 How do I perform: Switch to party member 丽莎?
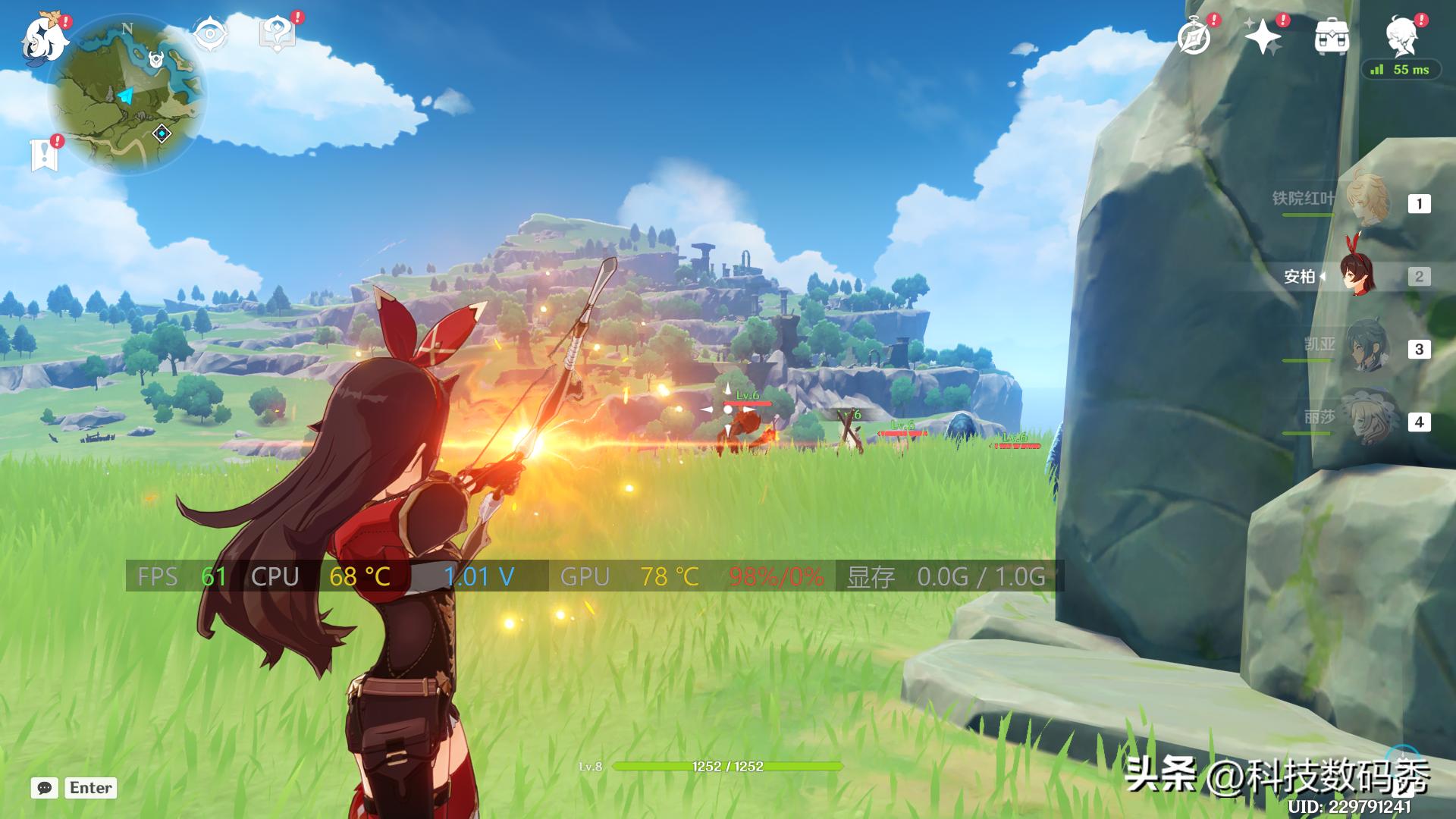[x=1367, y=419]
